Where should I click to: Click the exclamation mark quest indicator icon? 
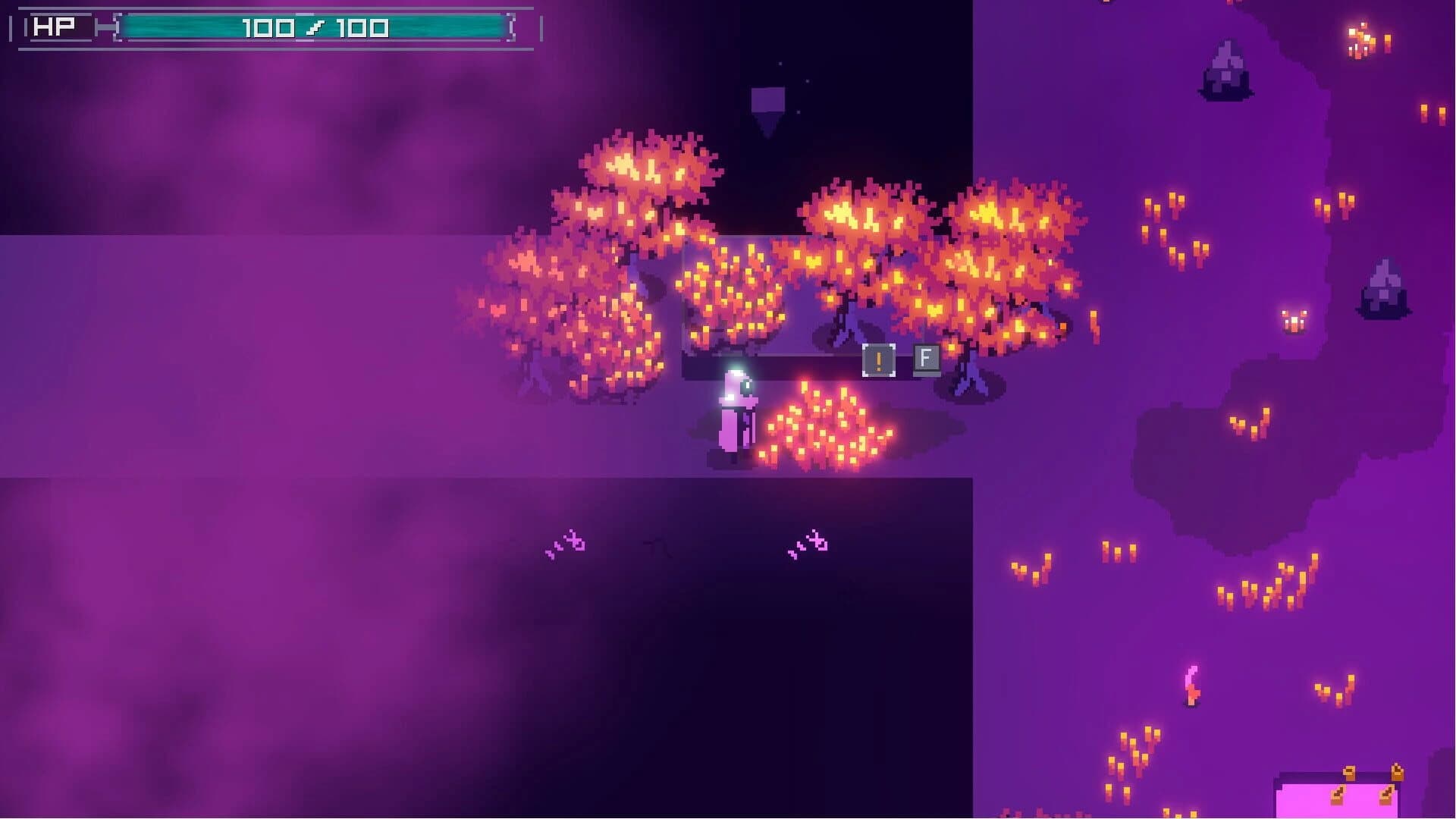(878, 359)
